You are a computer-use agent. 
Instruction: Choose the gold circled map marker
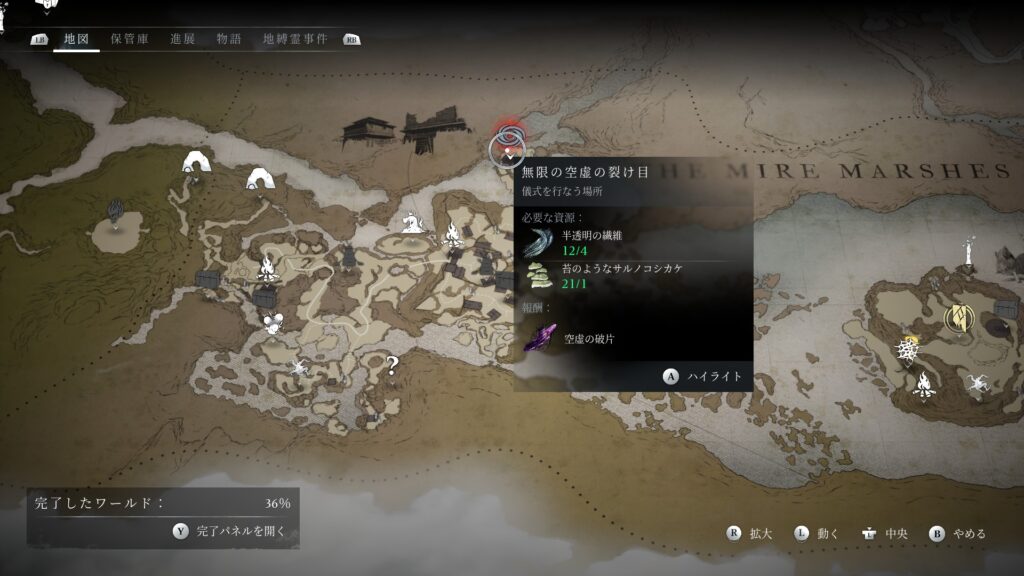(x=959, y=319)
